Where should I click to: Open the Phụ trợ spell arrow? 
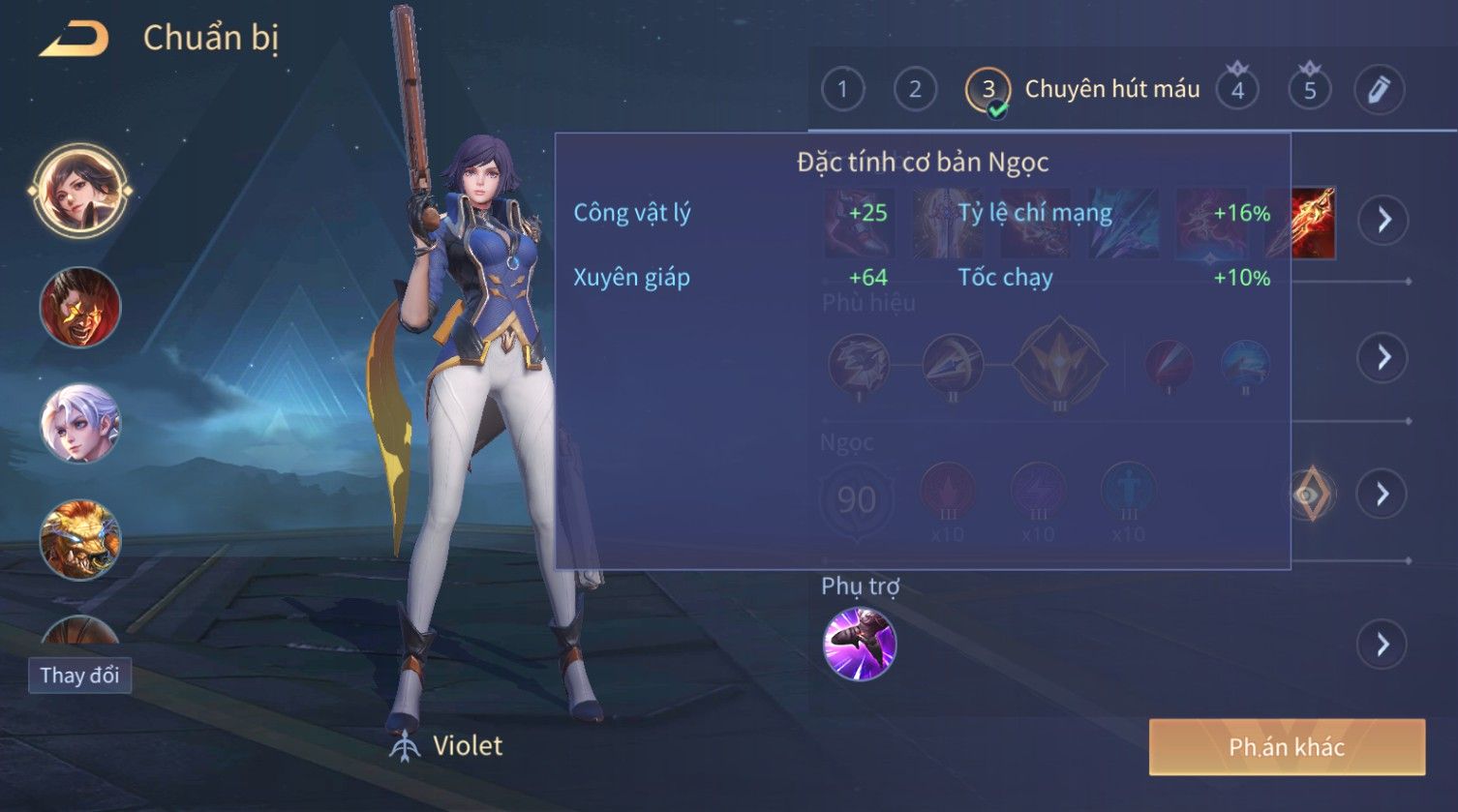pyautogui.click(x=1383, y=645)
